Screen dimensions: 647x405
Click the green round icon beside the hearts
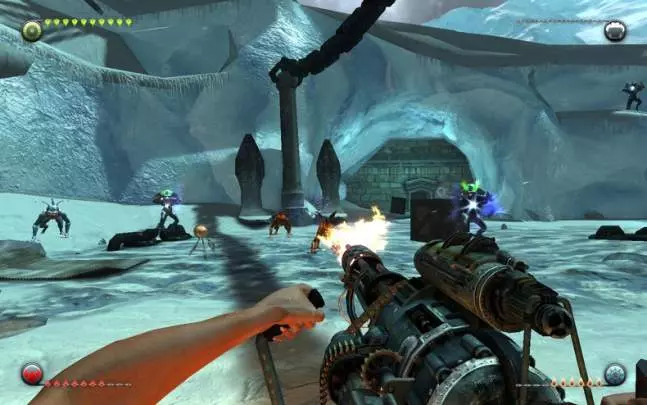click(x=31, y=30)
